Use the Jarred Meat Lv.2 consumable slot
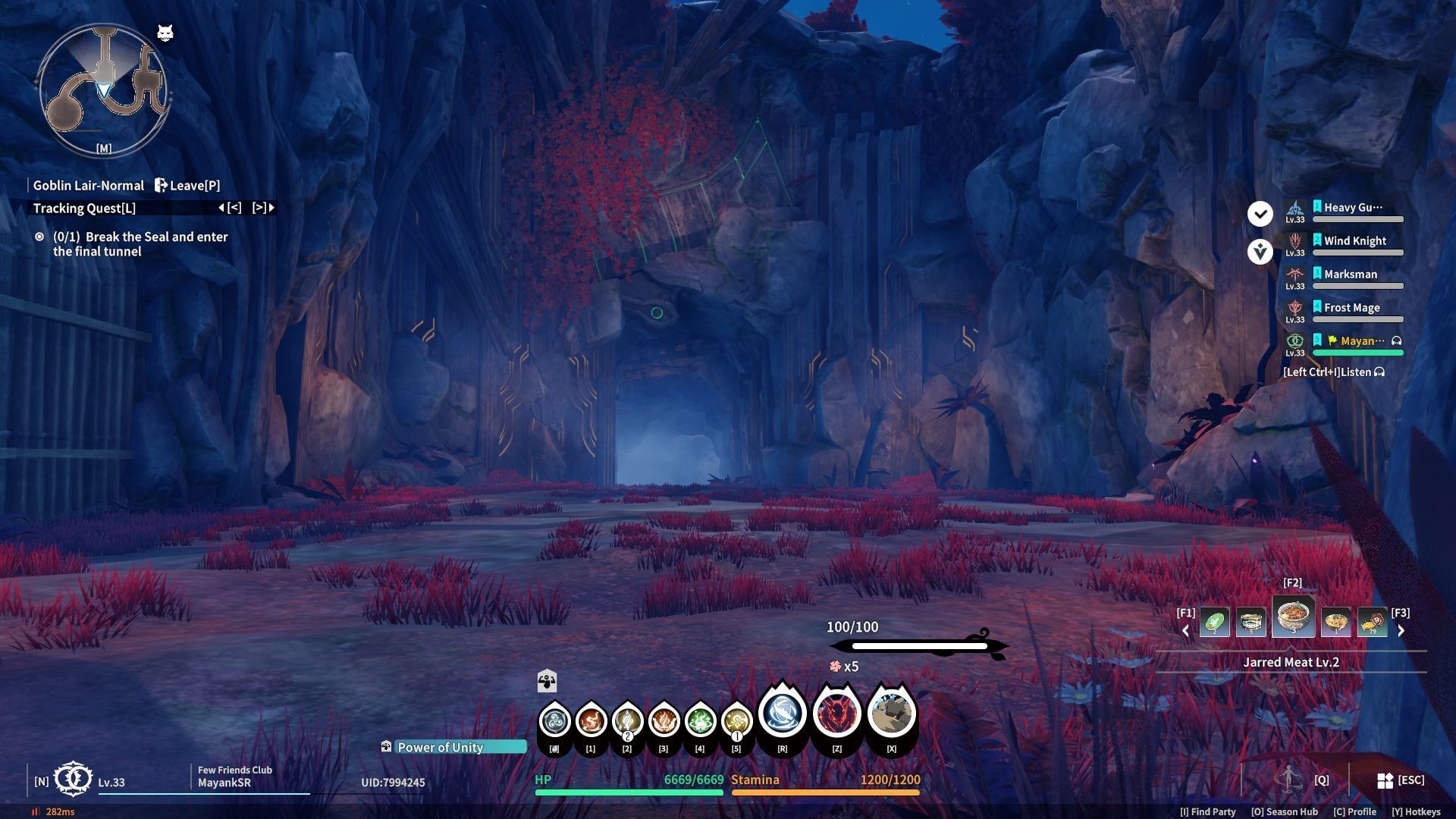1456x819 pixels. [x=1293, y=617]
